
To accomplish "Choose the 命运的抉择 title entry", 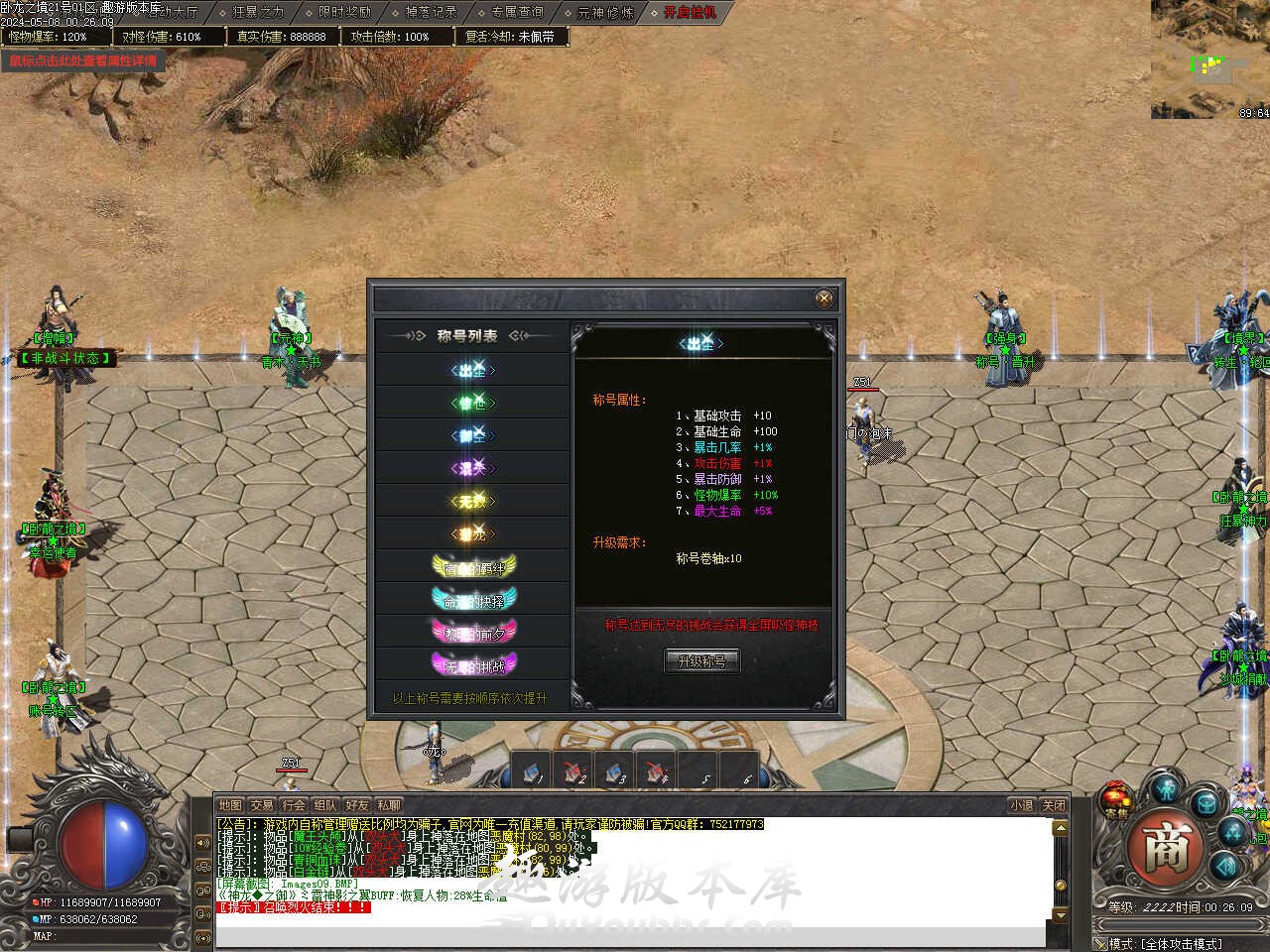I will point(474,599).
